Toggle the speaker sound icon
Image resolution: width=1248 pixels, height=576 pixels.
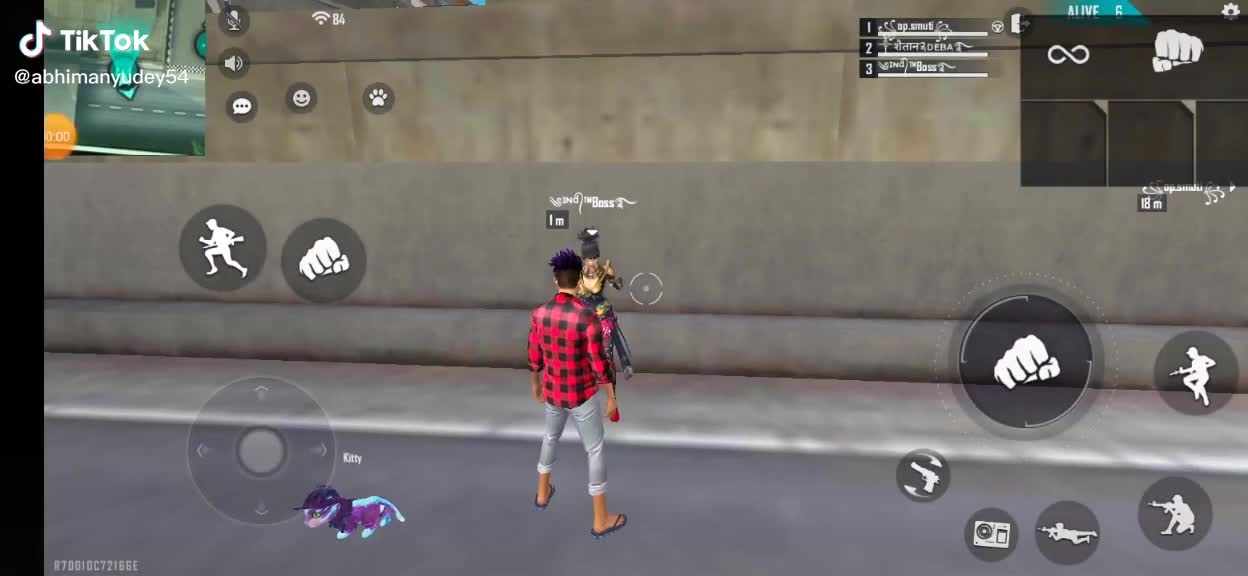point(233,64)
